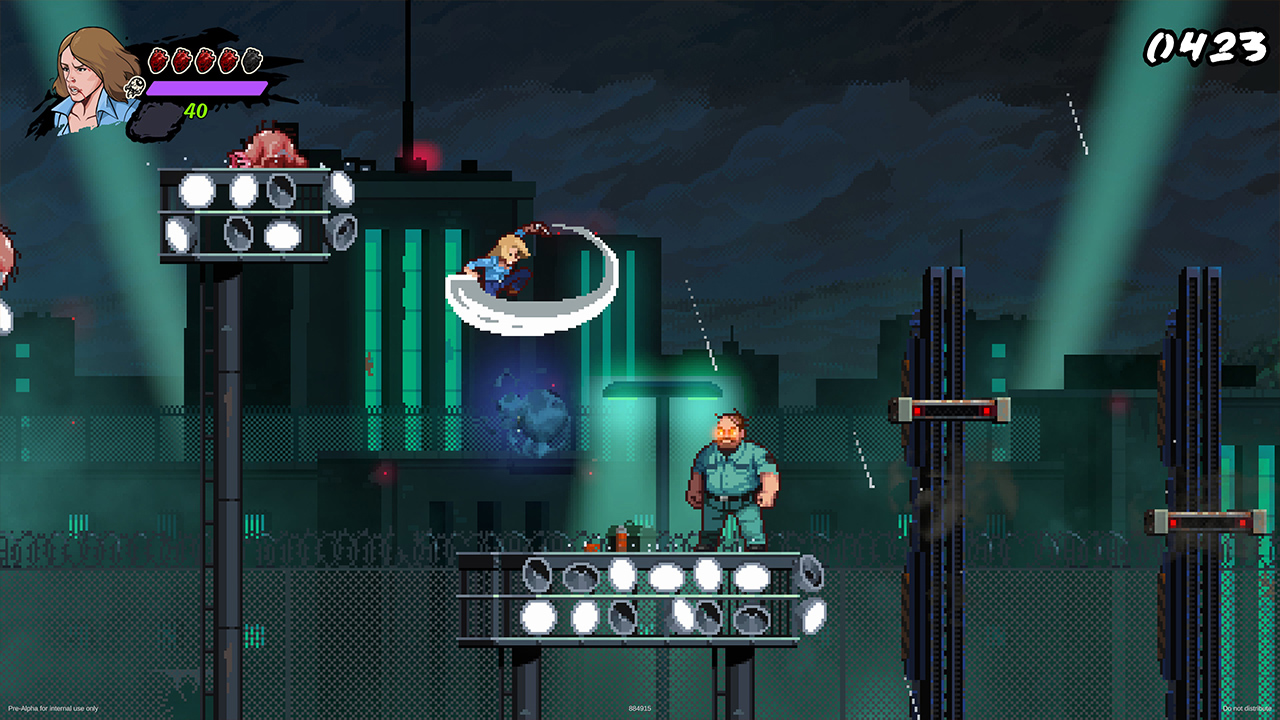1280x720 pixels.
Task: Click the gas canister on the lower platform
Action: coord(621,543)
